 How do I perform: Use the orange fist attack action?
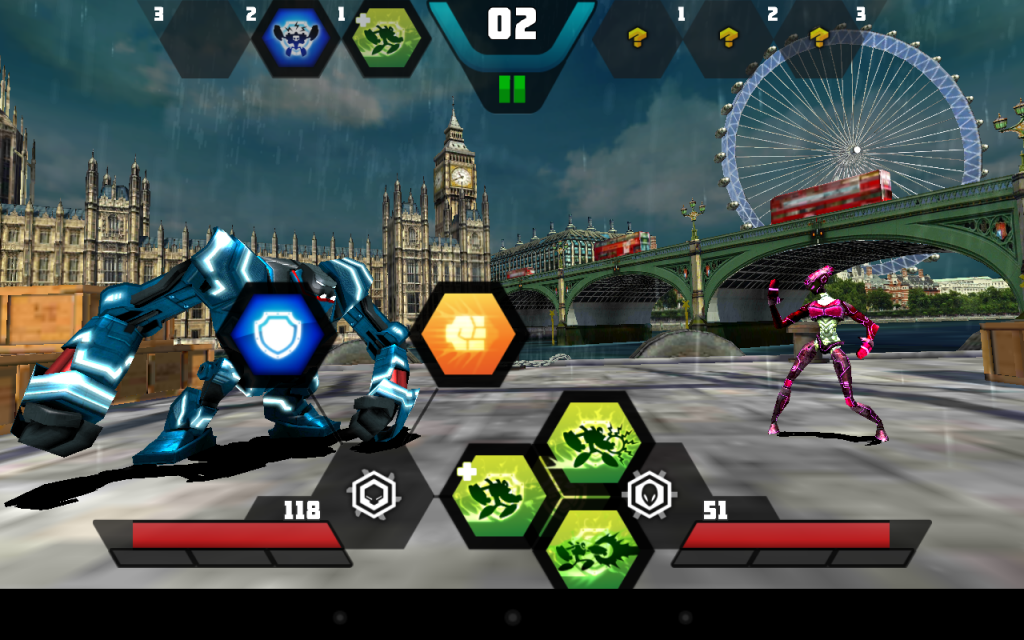click(x=468, y=337)
